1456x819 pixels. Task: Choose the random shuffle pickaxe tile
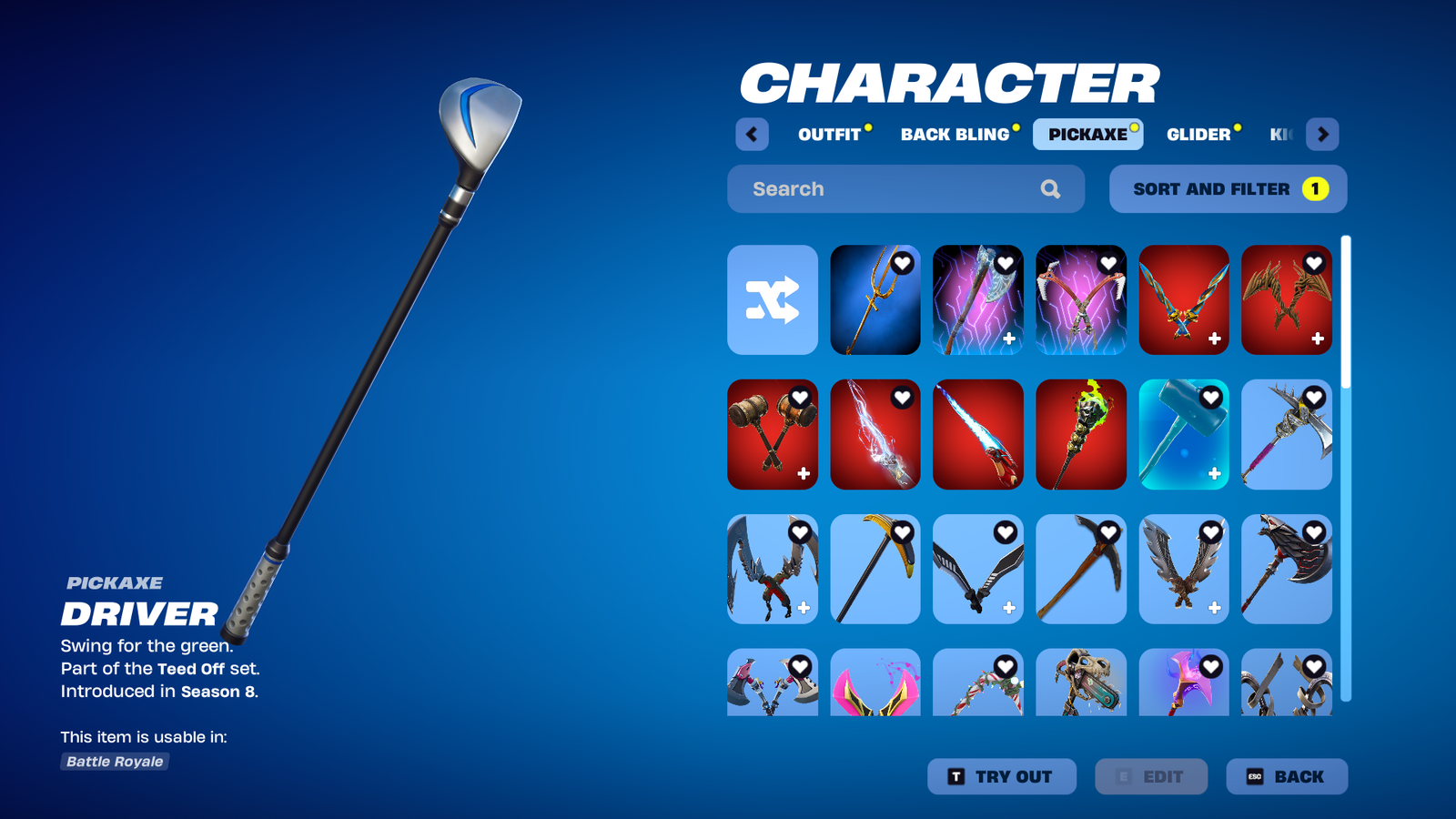coord(773,299)
